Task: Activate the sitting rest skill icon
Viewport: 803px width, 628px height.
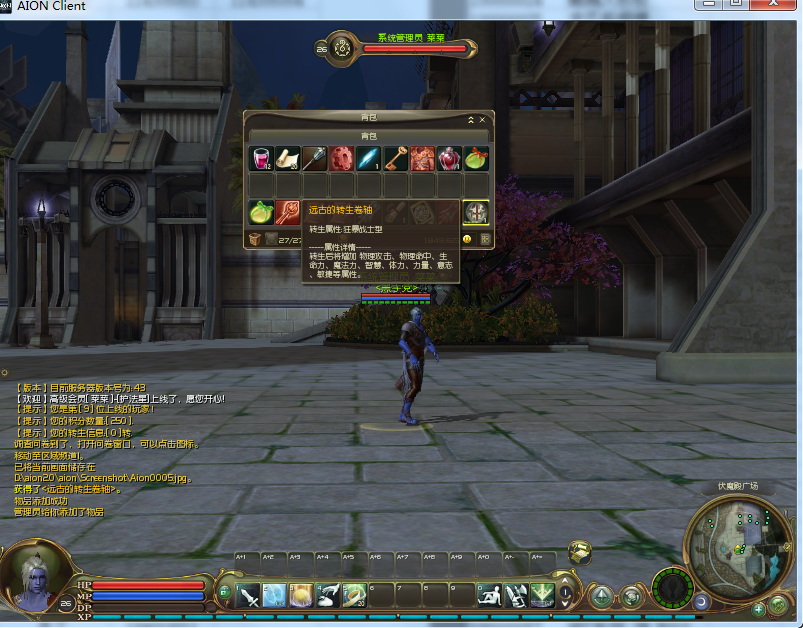Action: (x=490, y=596)
